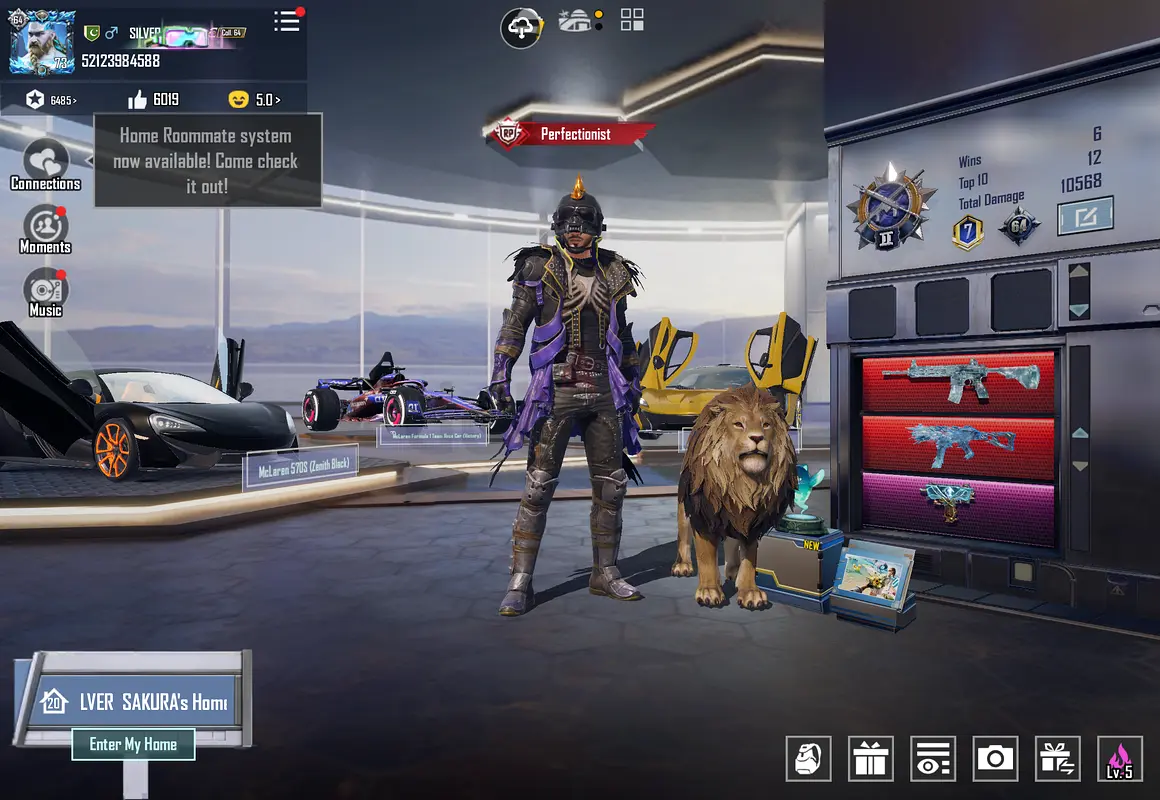
Task: Take a photo with camera icon
Action: tap(995, 759)
